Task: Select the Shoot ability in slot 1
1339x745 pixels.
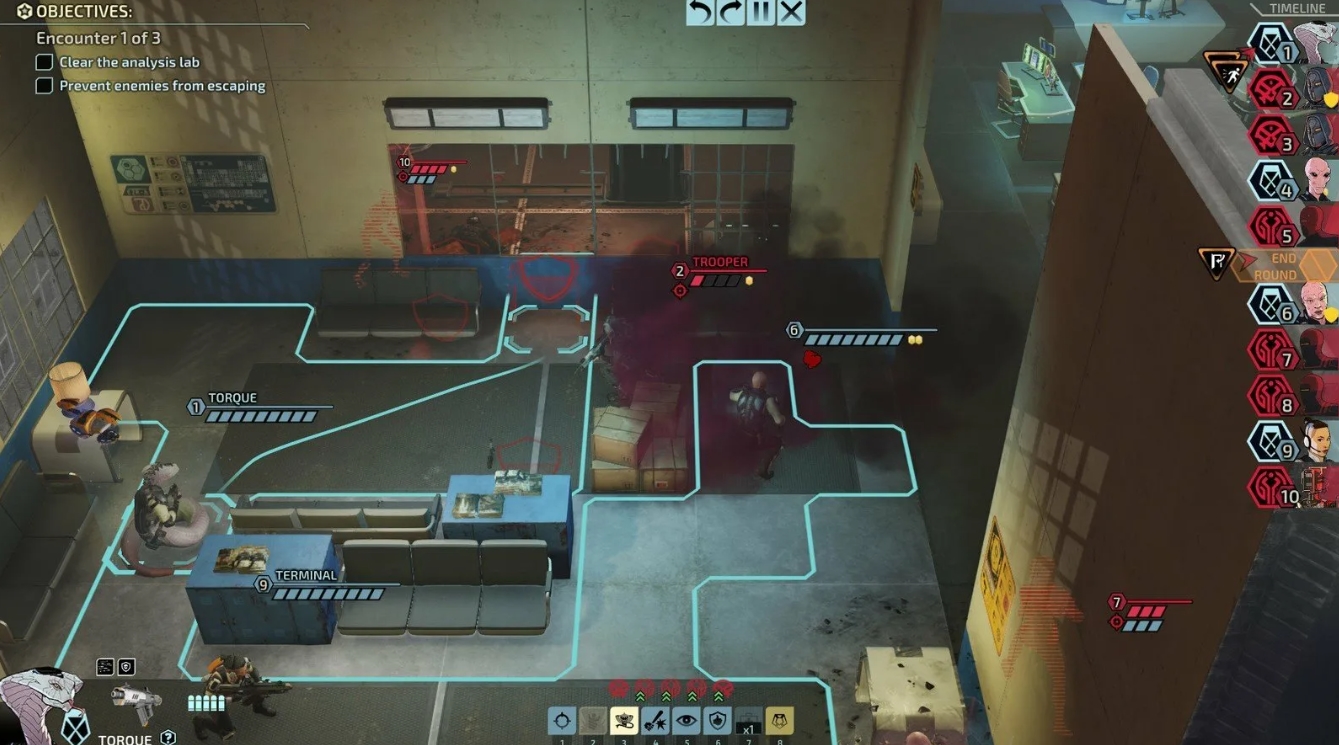Action: [562, 720]
